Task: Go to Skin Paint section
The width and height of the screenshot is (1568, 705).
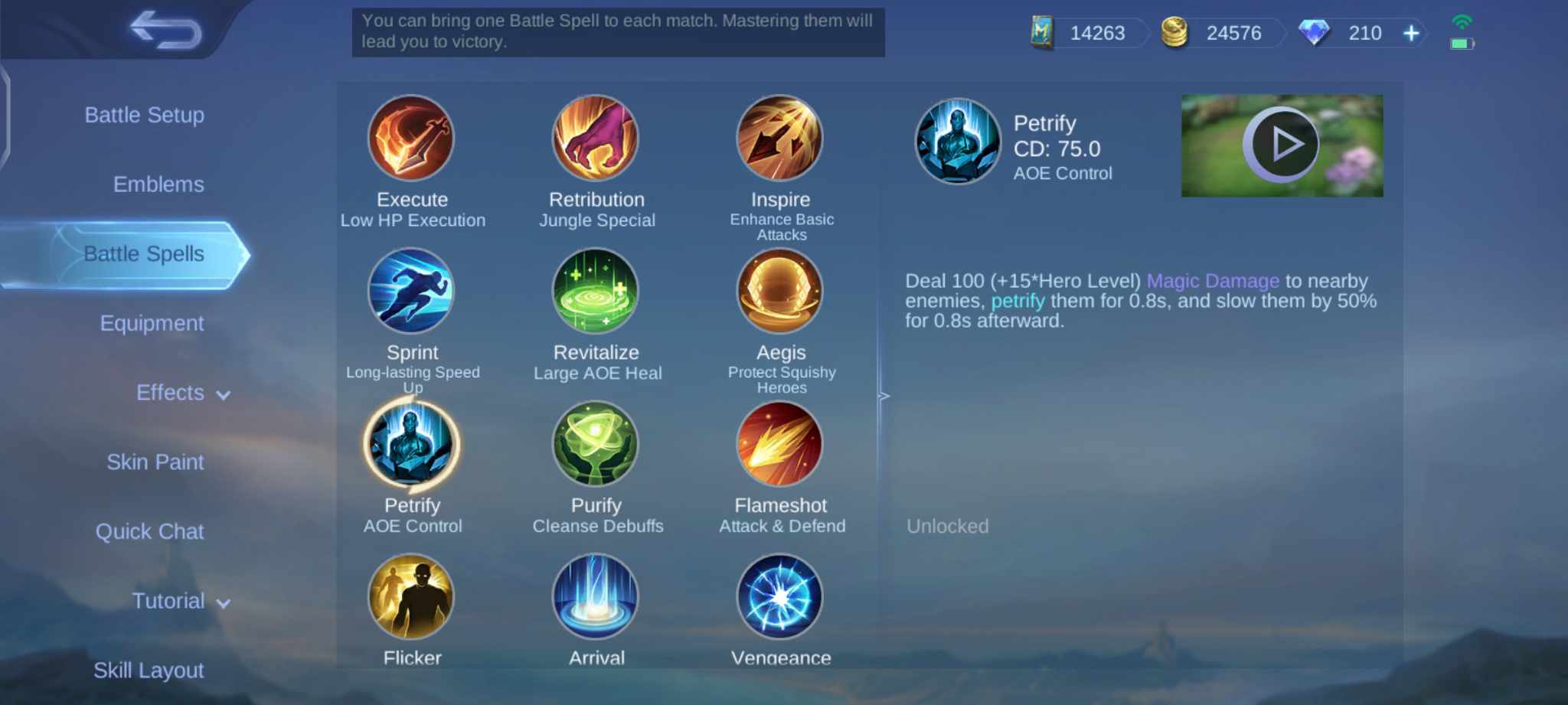Action: [x=155, y=462]
